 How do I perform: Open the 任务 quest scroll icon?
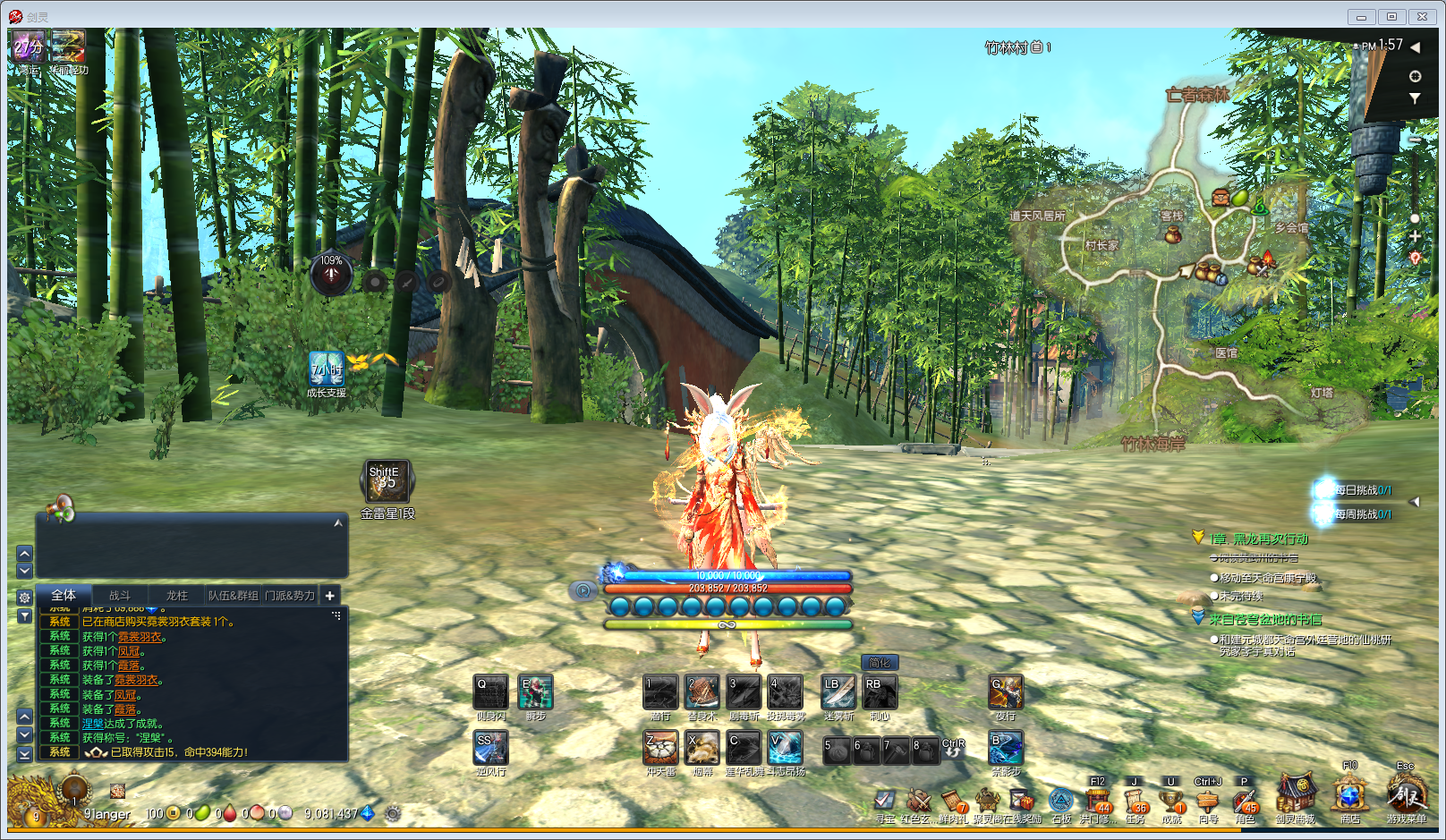click(1135, 802)
